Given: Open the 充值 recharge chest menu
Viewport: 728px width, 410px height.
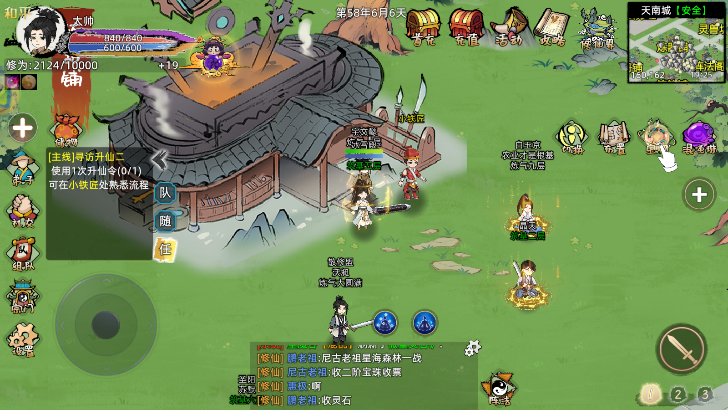Looking at the screenshot, I should tap(464, 24).
